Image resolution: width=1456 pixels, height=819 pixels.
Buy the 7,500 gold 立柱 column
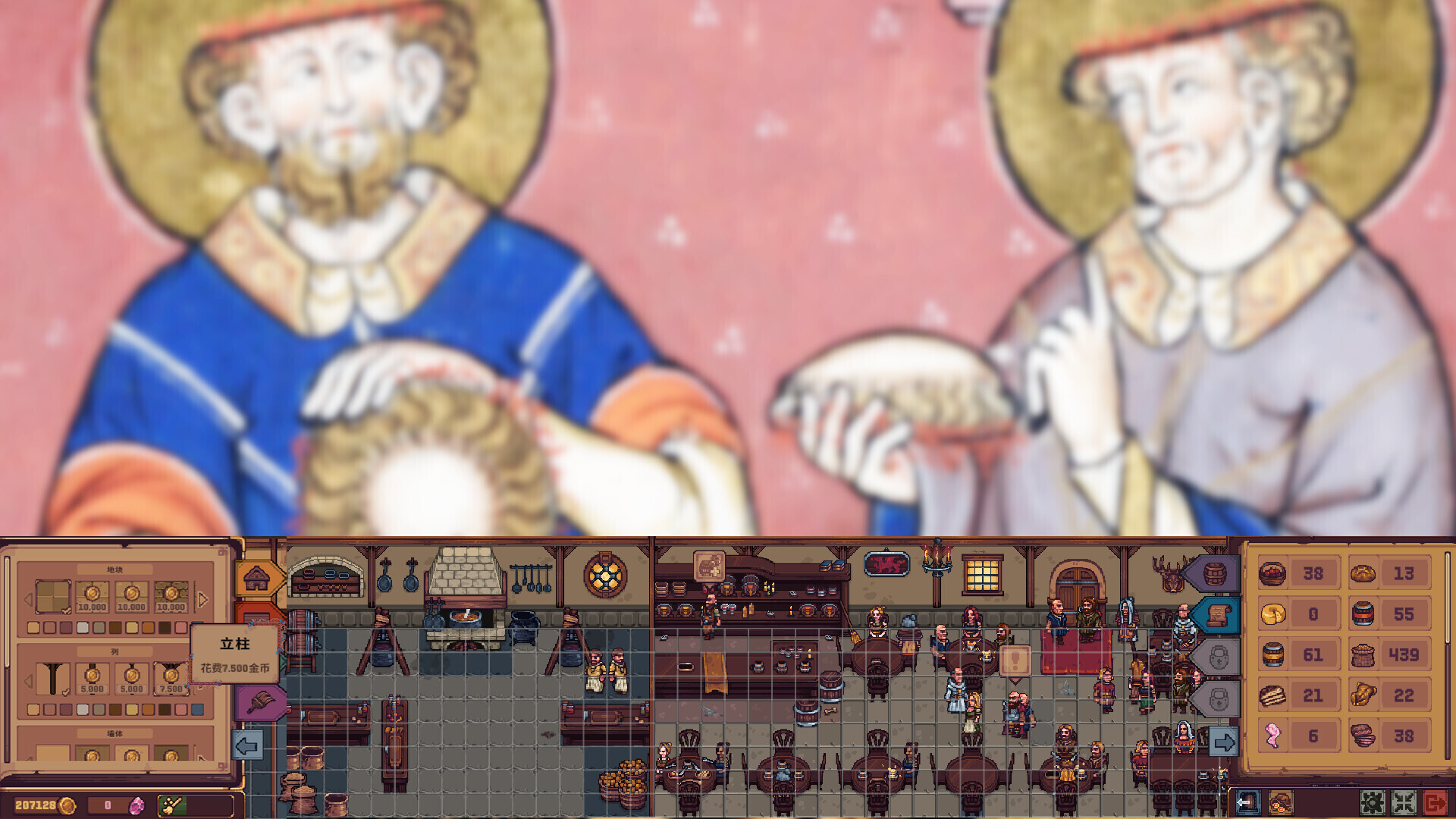coord(171,677)
